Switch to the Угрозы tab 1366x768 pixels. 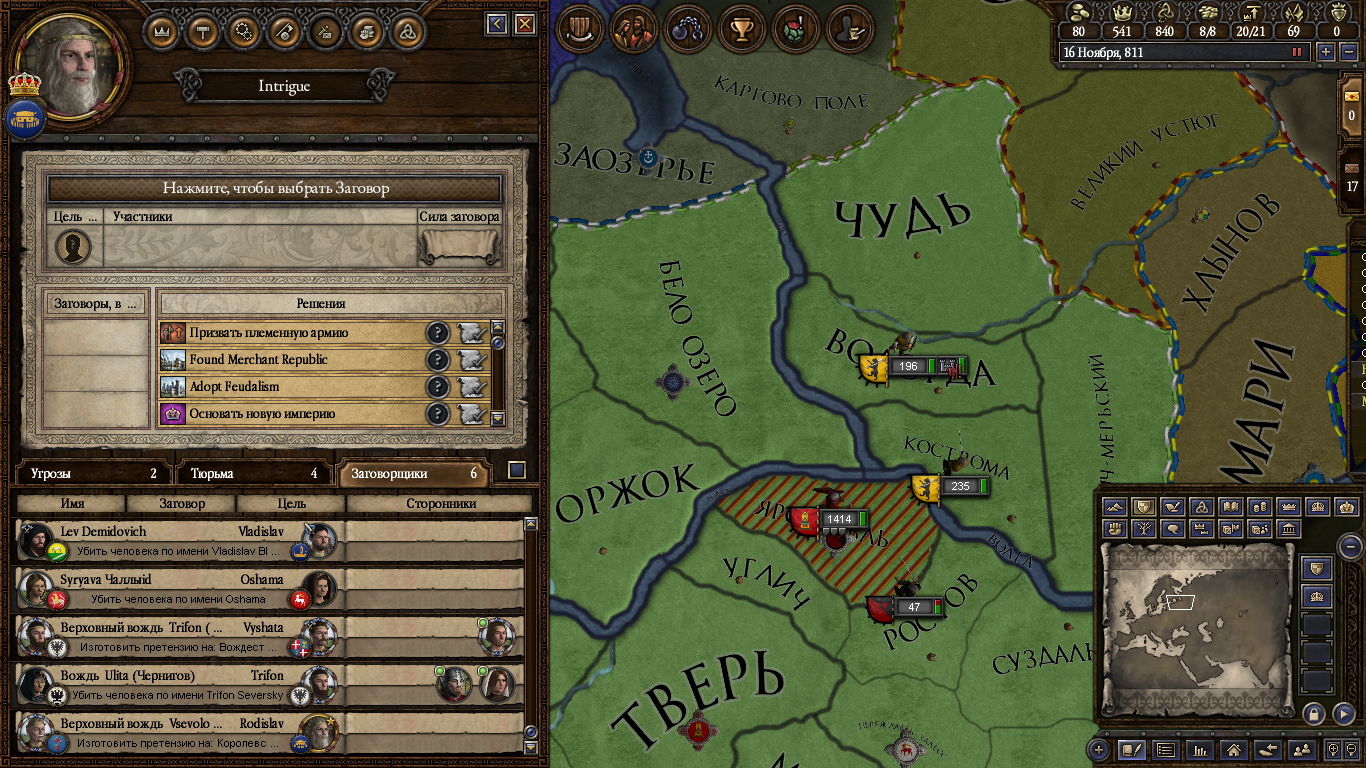[94, 474]
